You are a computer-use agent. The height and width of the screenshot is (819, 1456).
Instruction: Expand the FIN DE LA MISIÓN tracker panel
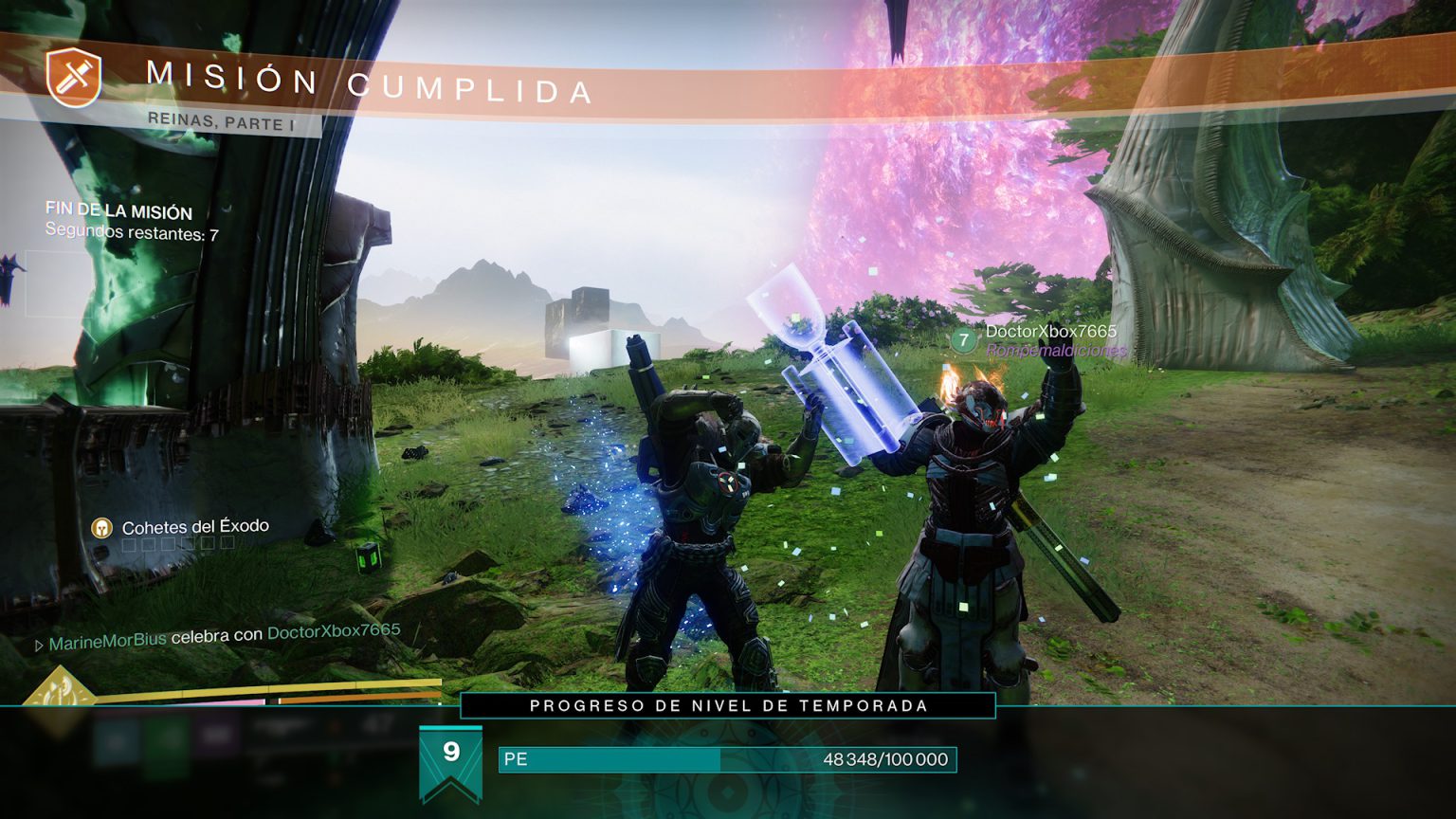(118, 213)
